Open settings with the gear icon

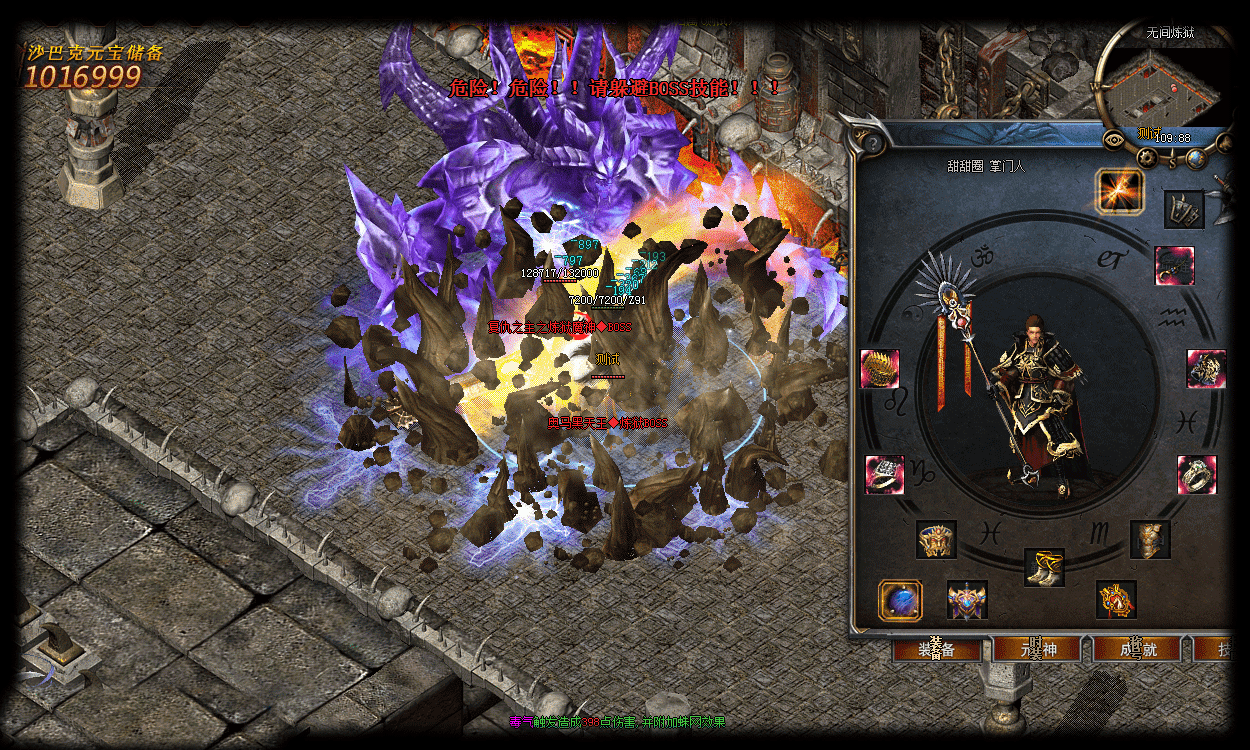point(1145,156)
